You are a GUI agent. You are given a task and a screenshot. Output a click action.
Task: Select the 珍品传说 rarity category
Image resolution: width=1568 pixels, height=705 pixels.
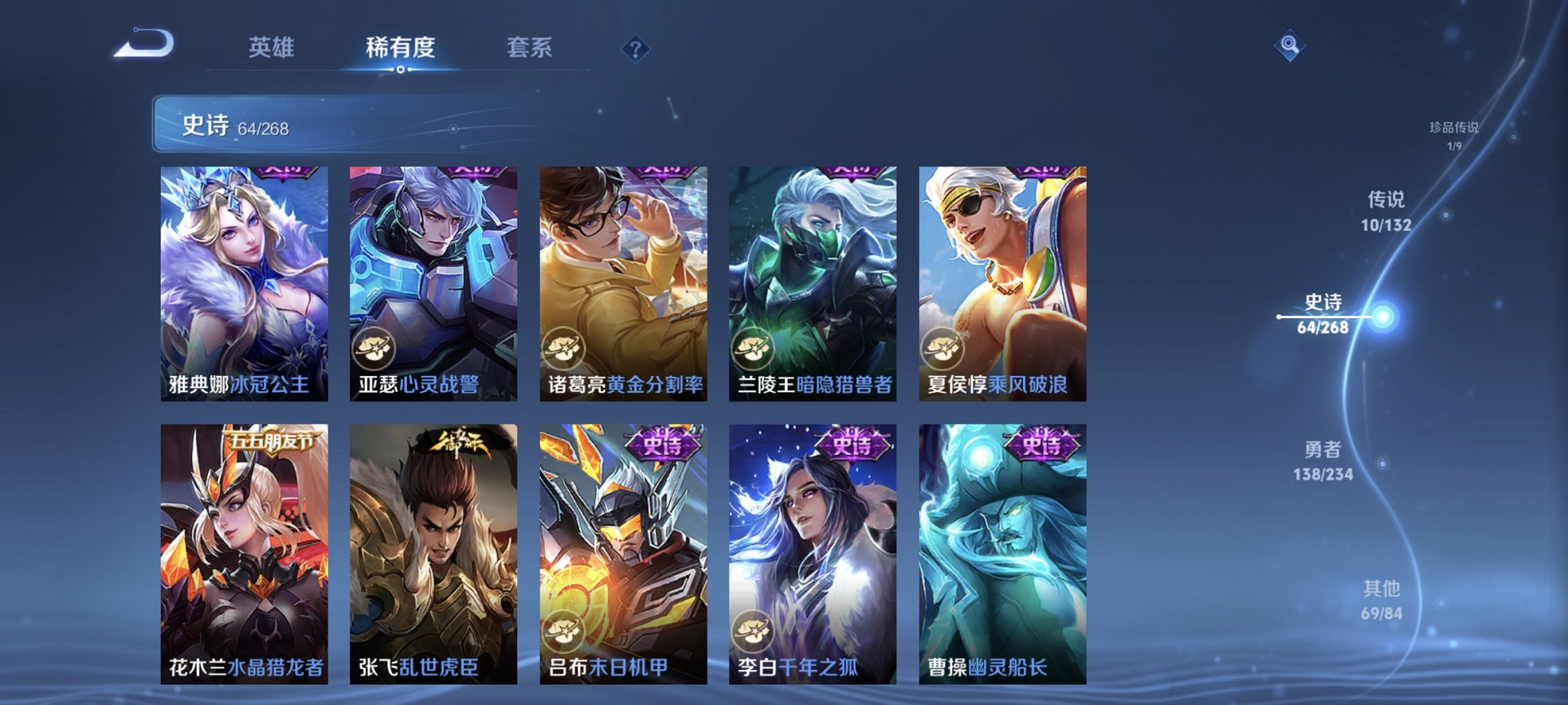[1456, 135]
